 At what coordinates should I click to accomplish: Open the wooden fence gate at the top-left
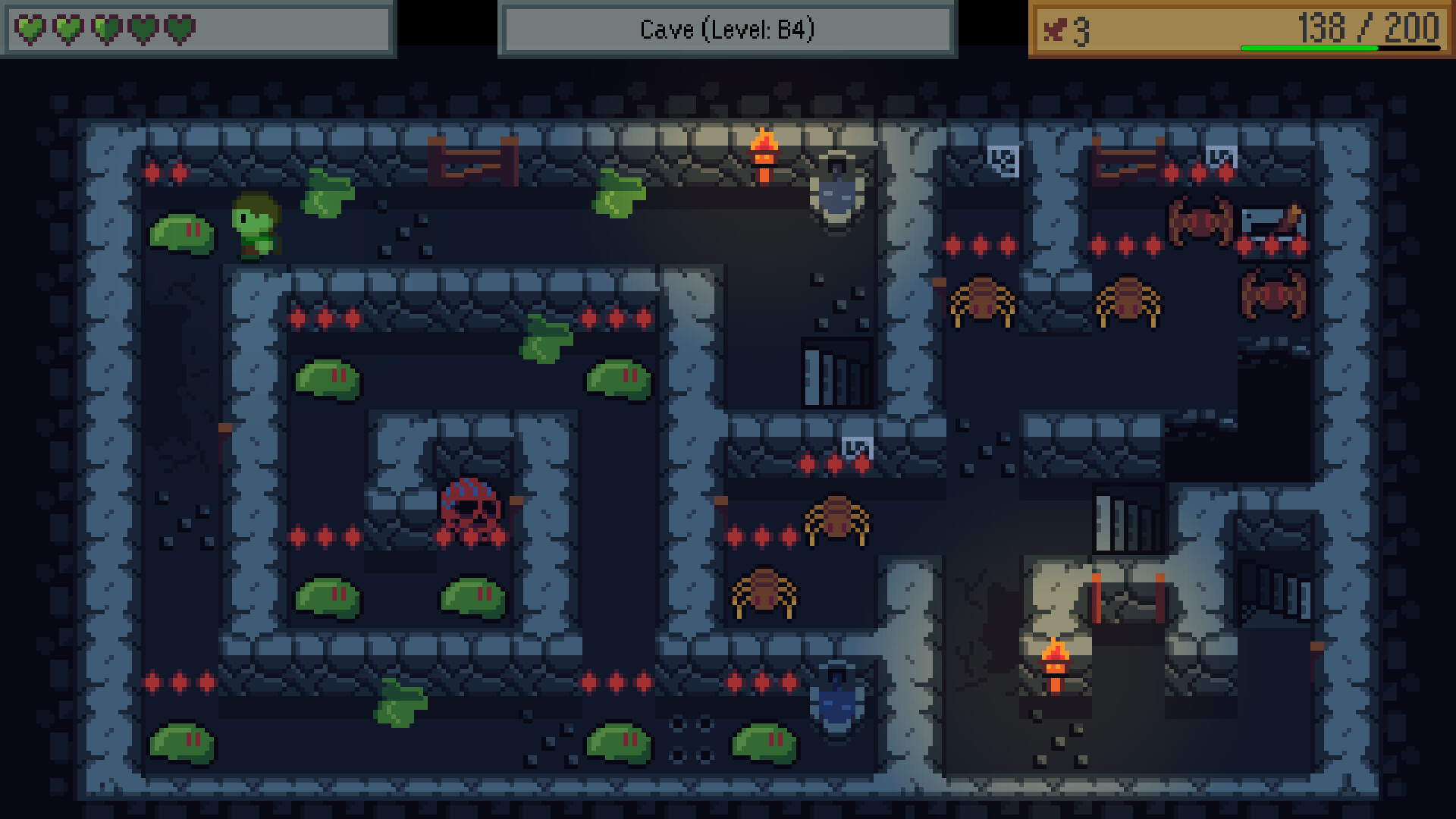pos(472,159)
